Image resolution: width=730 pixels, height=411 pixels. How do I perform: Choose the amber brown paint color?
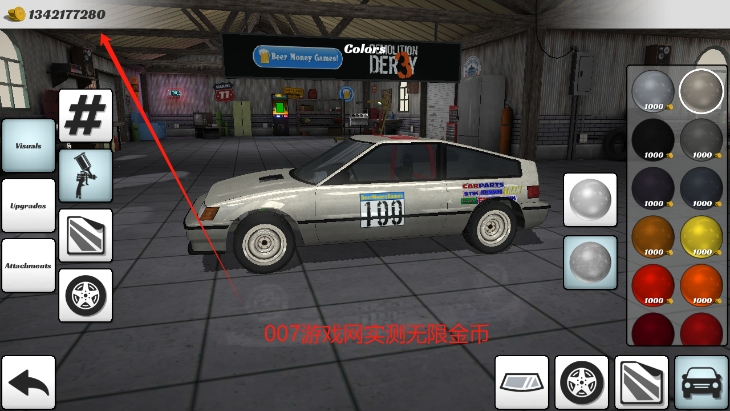(653, 236)
